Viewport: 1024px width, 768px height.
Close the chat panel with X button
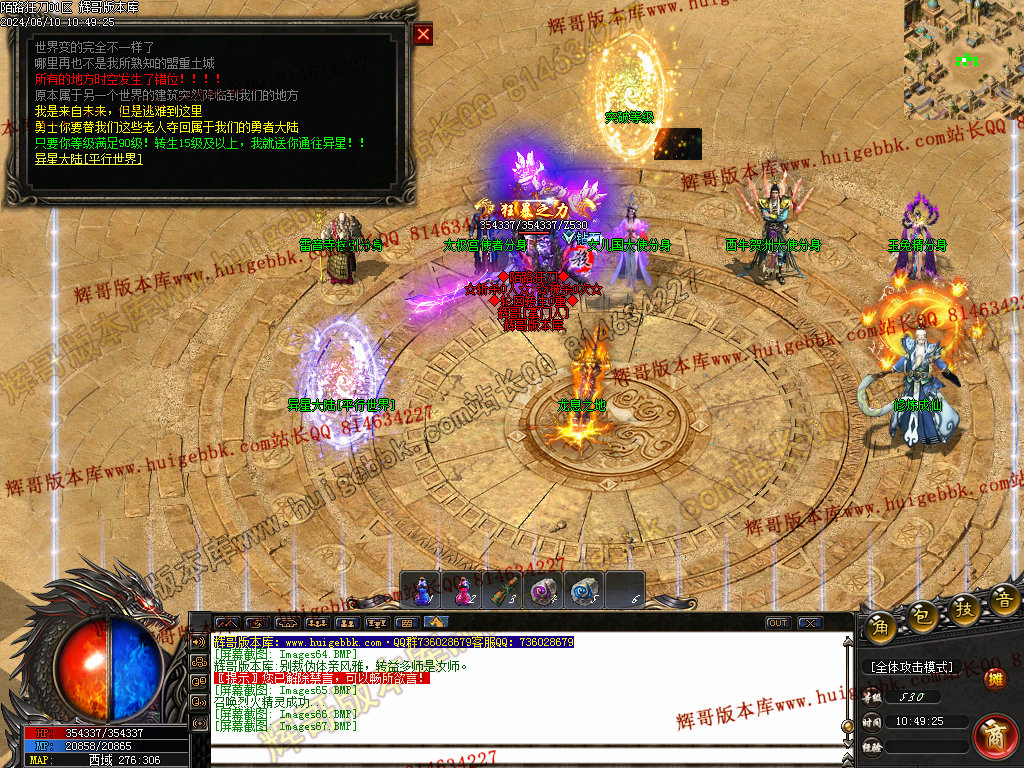[809, 623]
